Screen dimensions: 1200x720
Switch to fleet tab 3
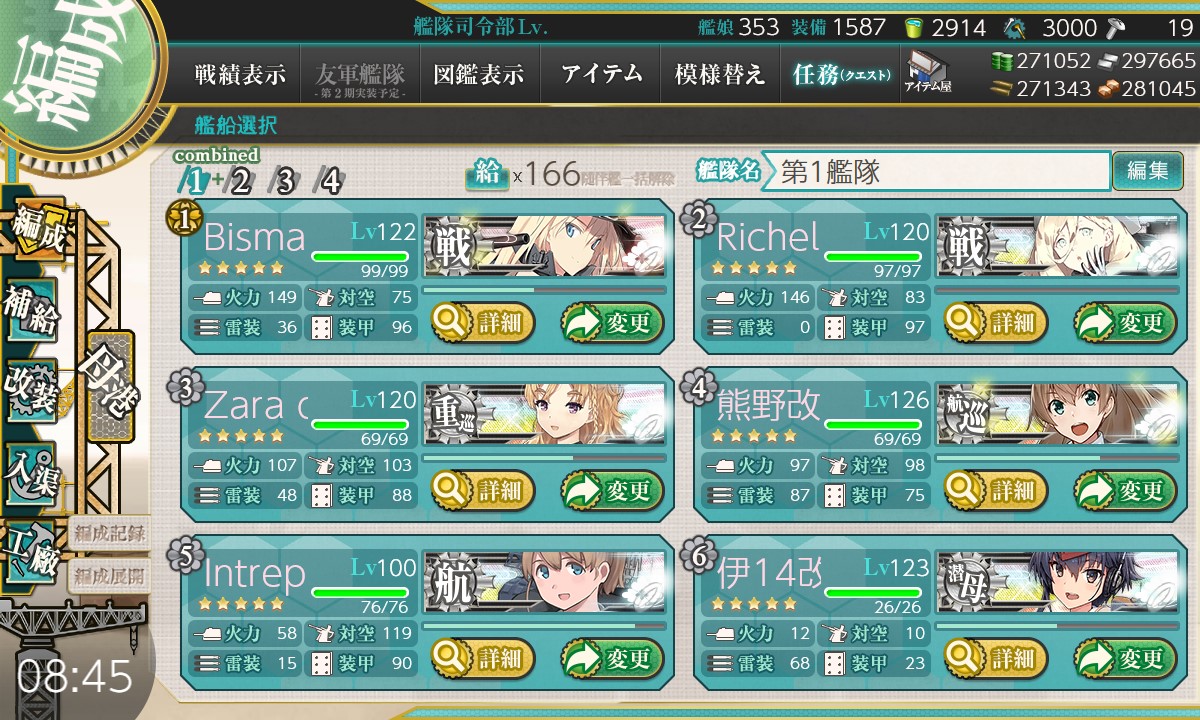click(x=285, y=181)
